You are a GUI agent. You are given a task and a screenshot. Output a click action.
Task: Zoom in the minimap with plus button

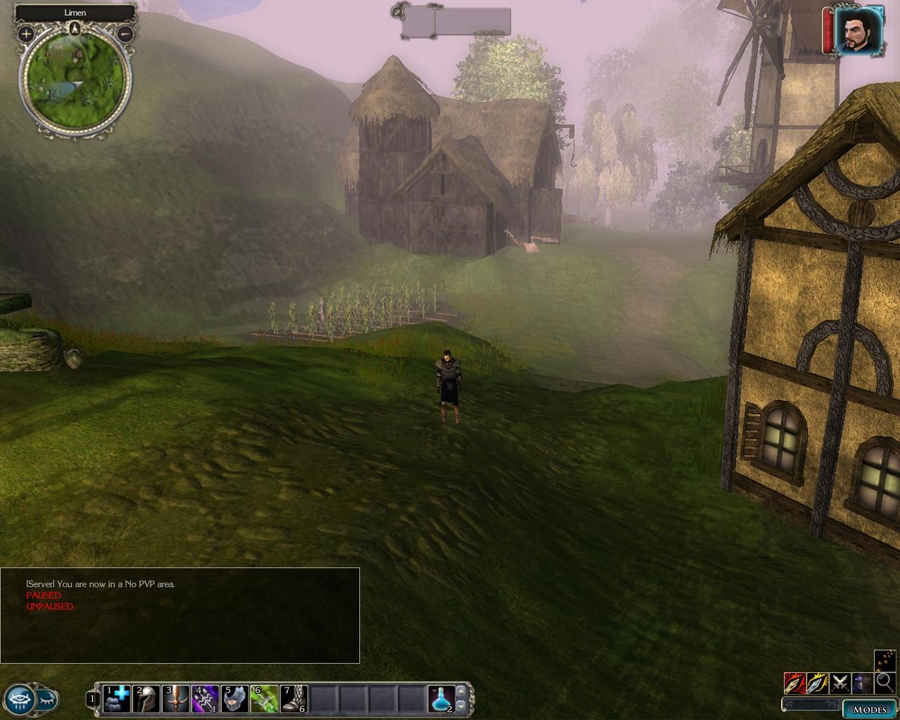pyautogui.click(x=26, y=34)
